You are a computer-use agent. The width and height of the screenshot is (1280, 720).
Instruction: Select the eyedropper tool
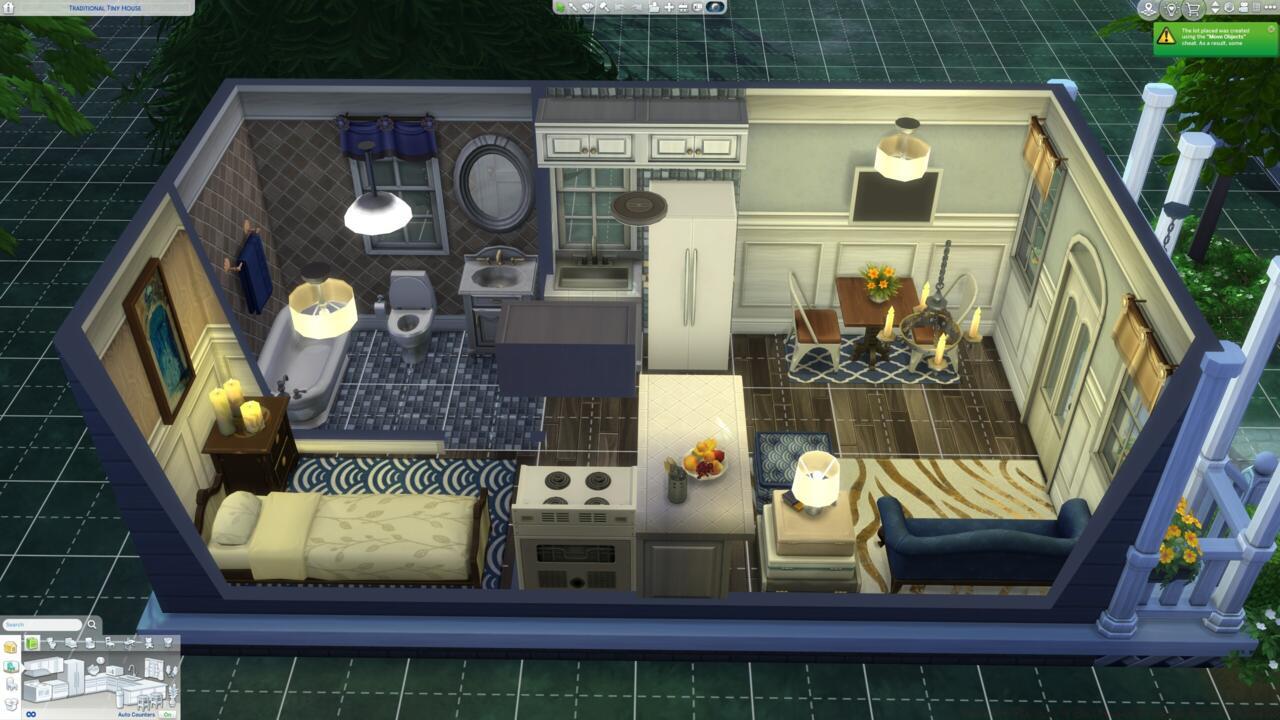click(574, 7)
